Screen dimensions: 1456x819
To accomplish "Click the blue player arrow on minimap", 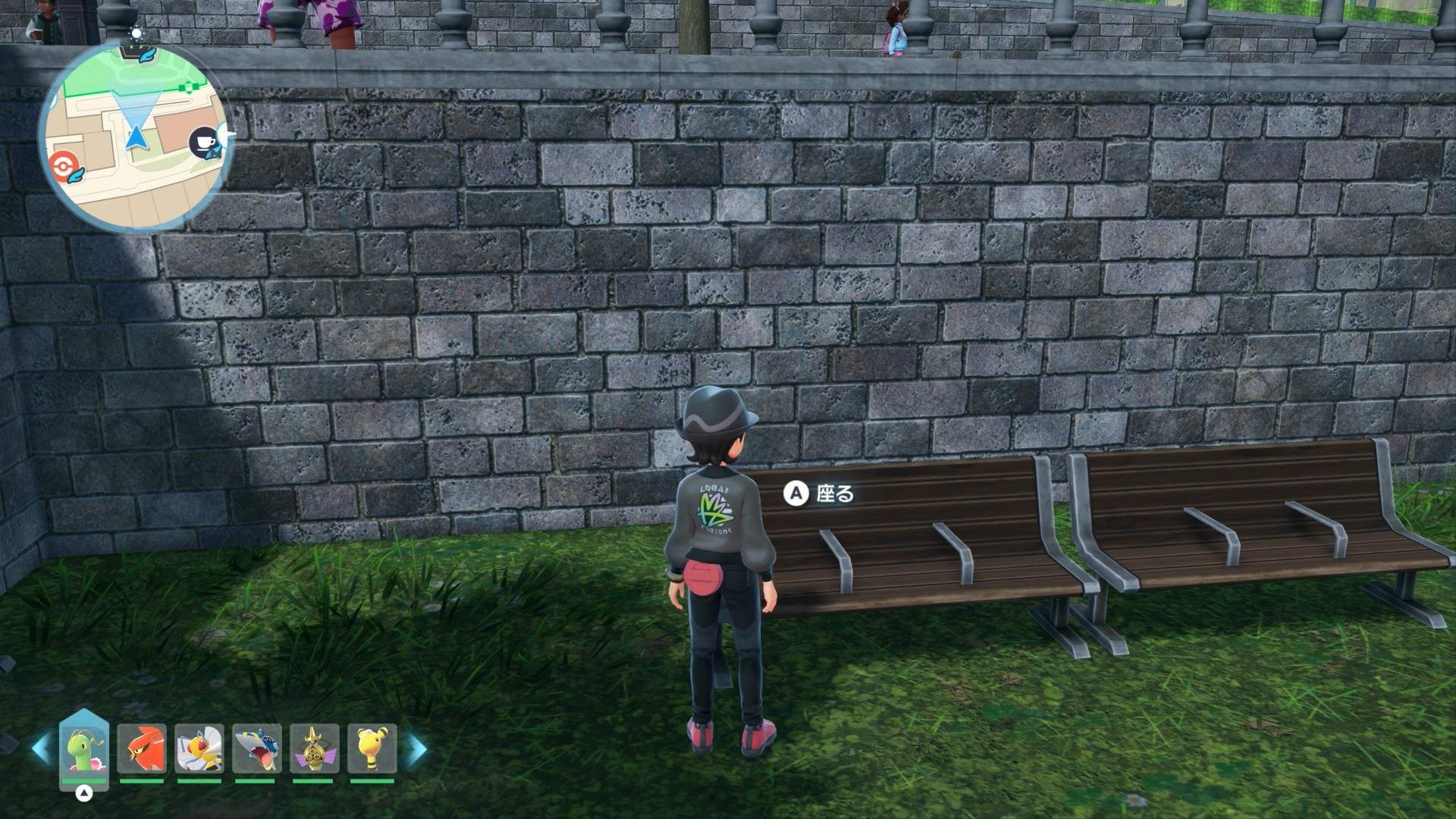I will click(x=136, y=138).
